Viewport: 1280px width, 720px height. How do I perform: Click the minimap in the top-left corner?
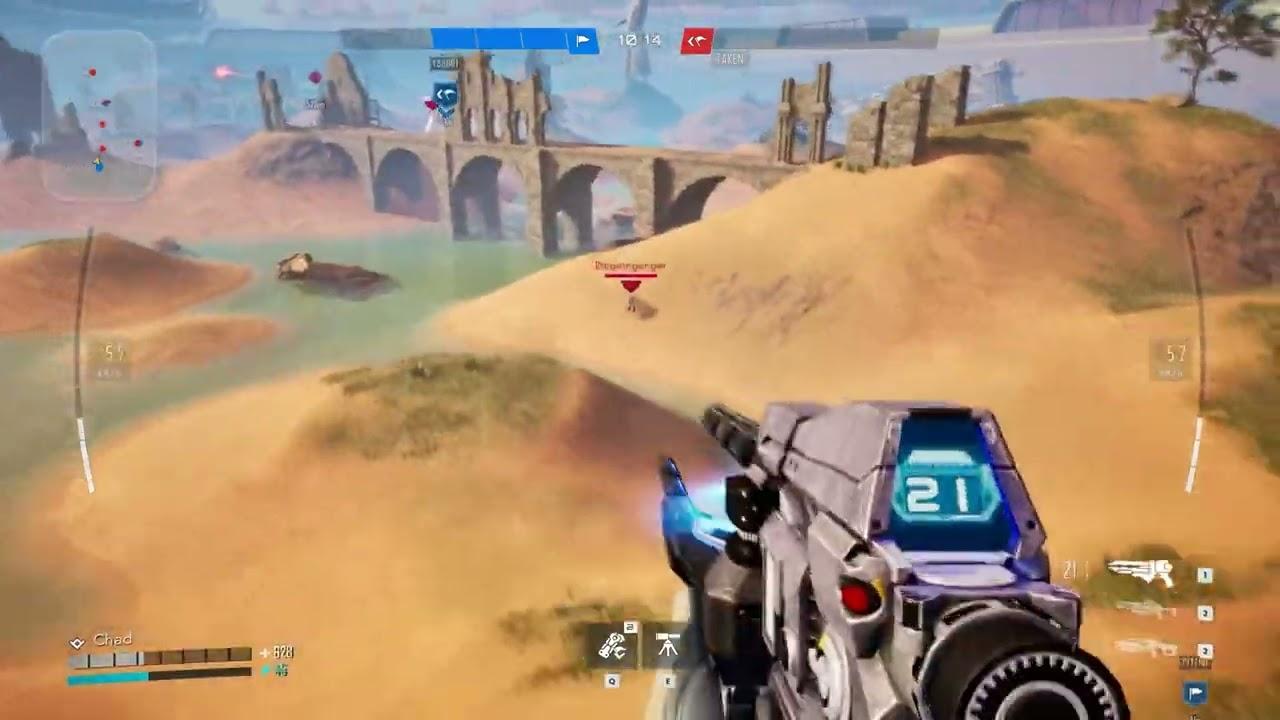[x=100, y=110]
